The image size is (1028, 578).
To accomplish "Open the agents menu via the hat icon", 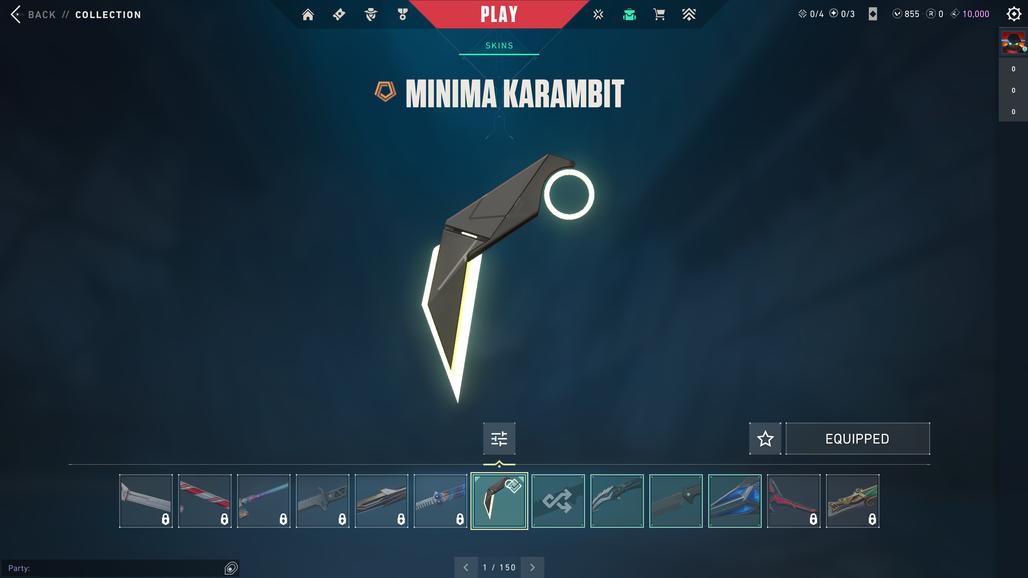I will pos(371,15).
